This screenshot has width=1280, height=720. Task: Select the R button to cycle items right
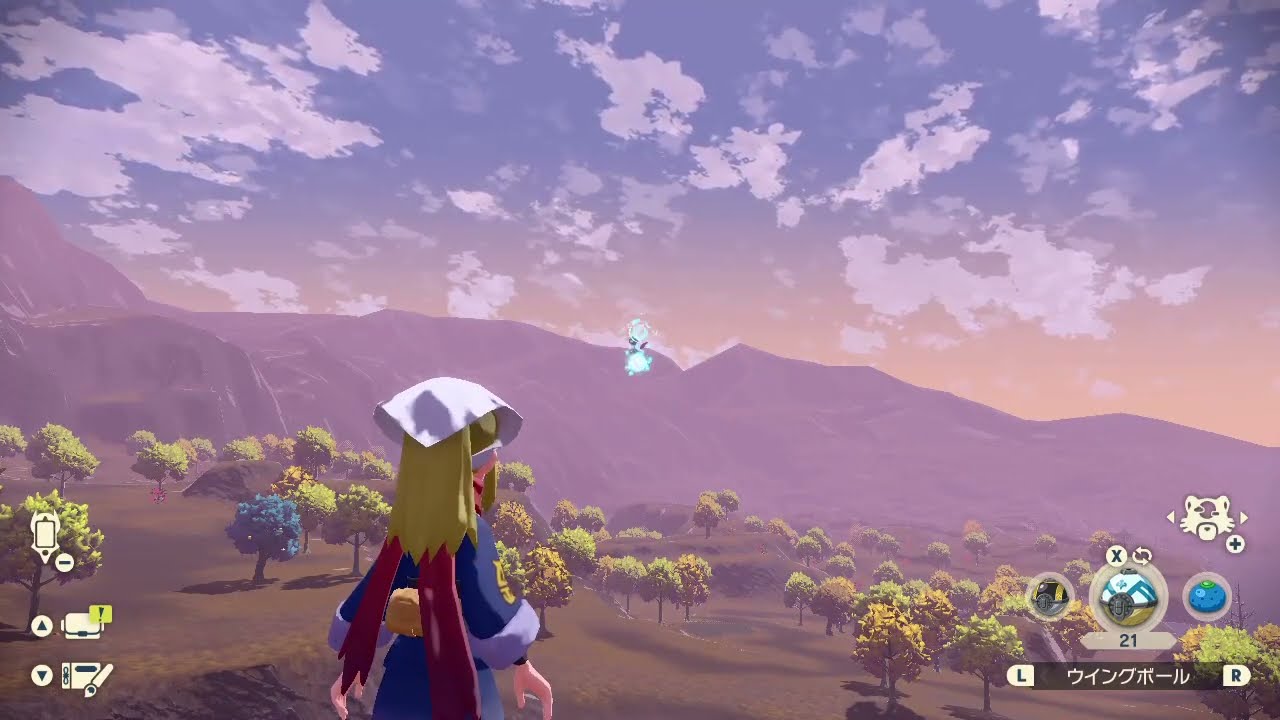(1236, 674)
